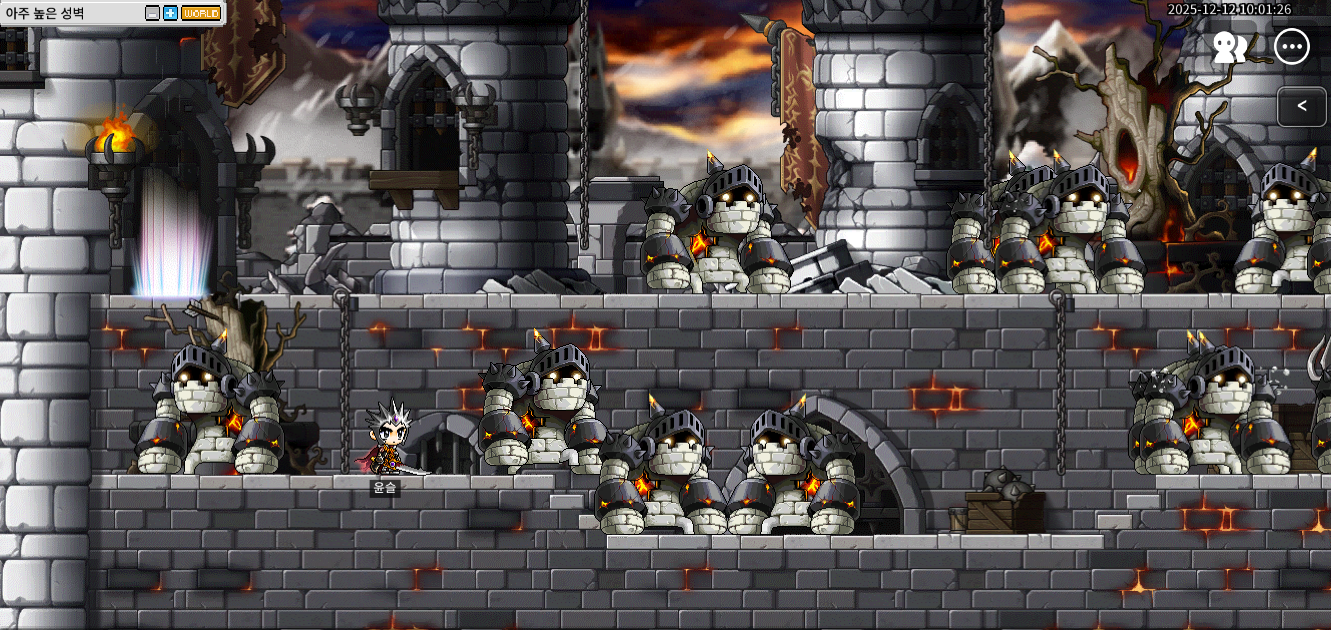
Task: Expand the minimap with the plus button
Action: coord(170,13)
